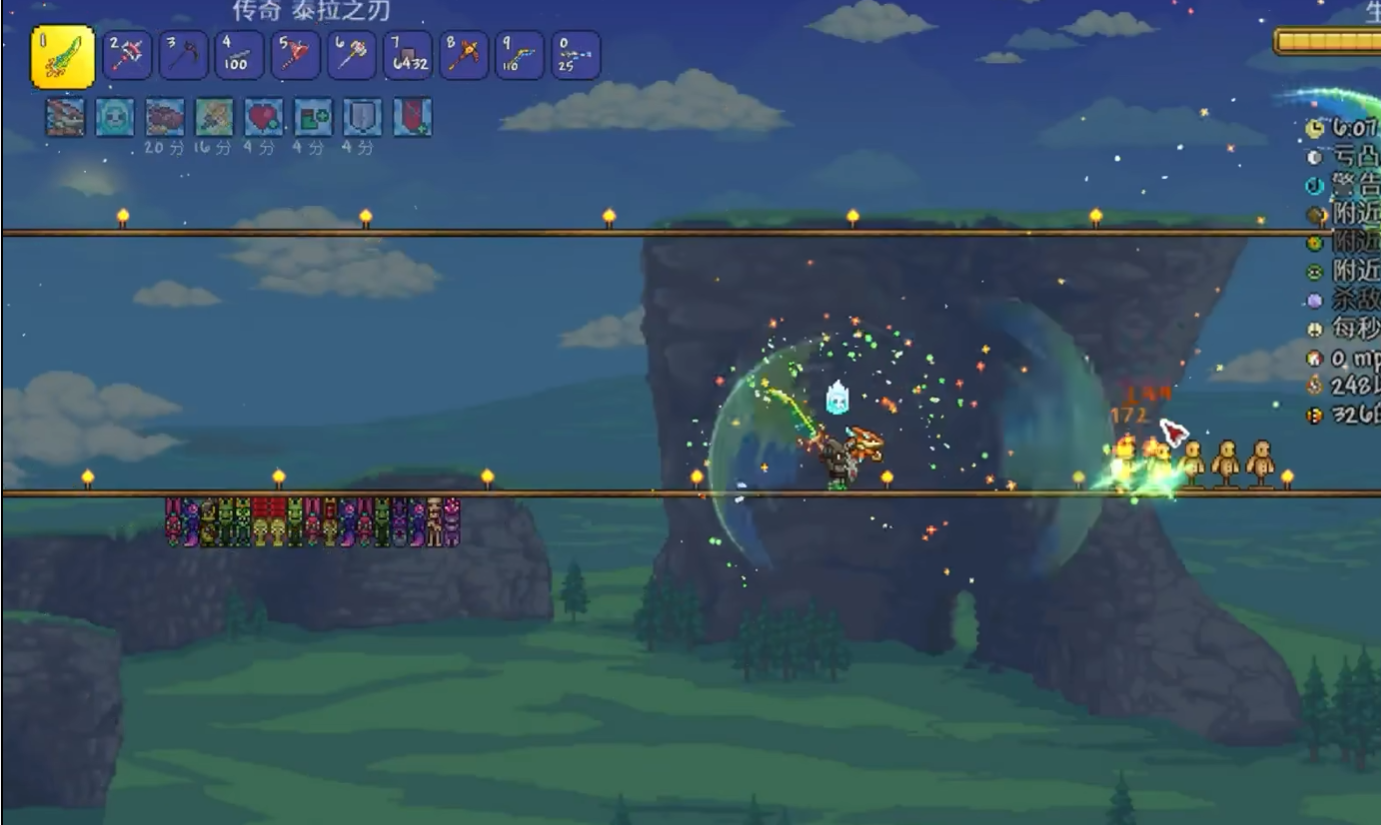Choose the dark pickaxe in slot 3
This screenshot has width=1381, height=825.
pyautogui.click(x=183, y=56)
